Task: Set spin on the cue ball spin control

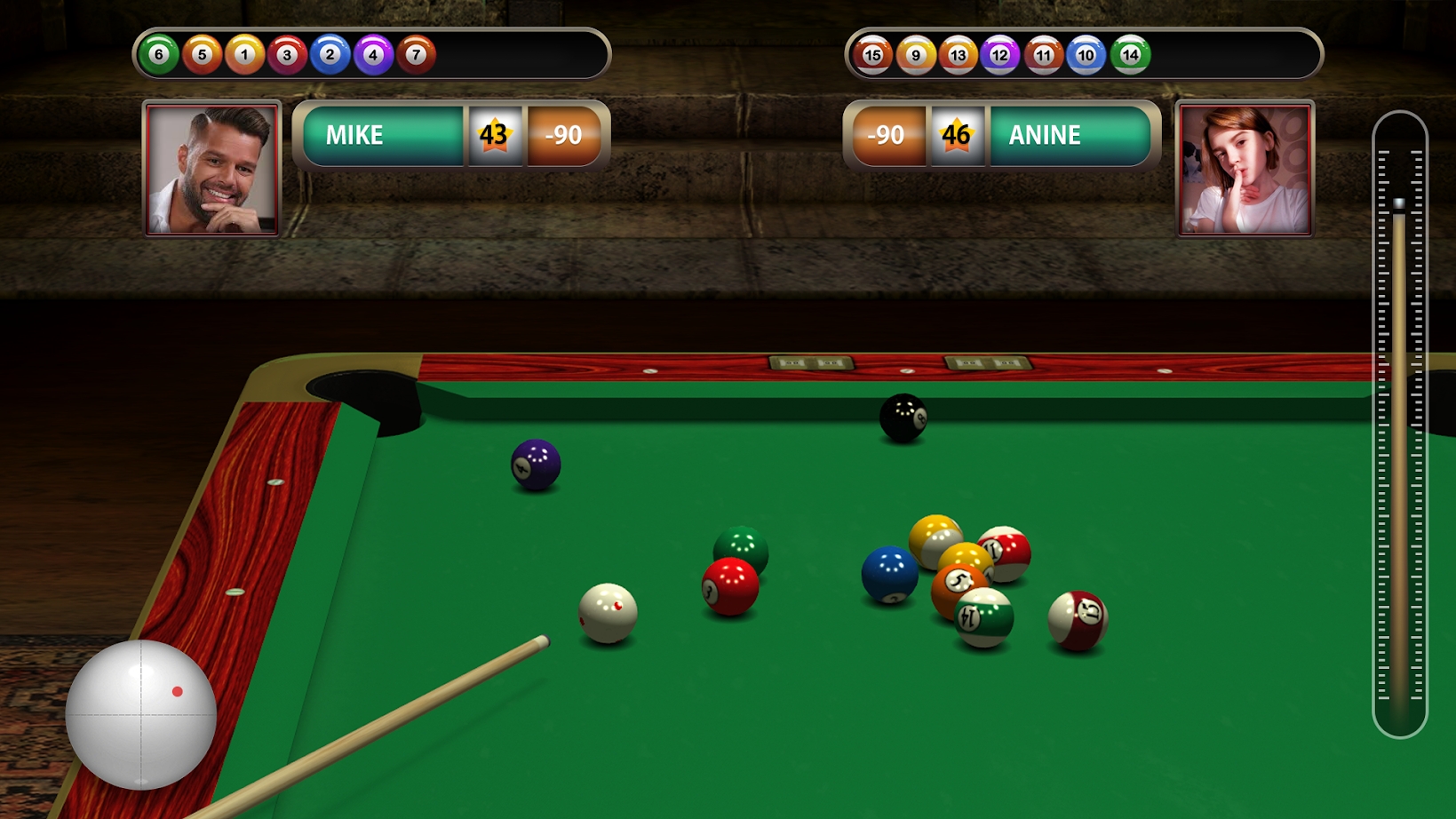Action: [140, 714]
